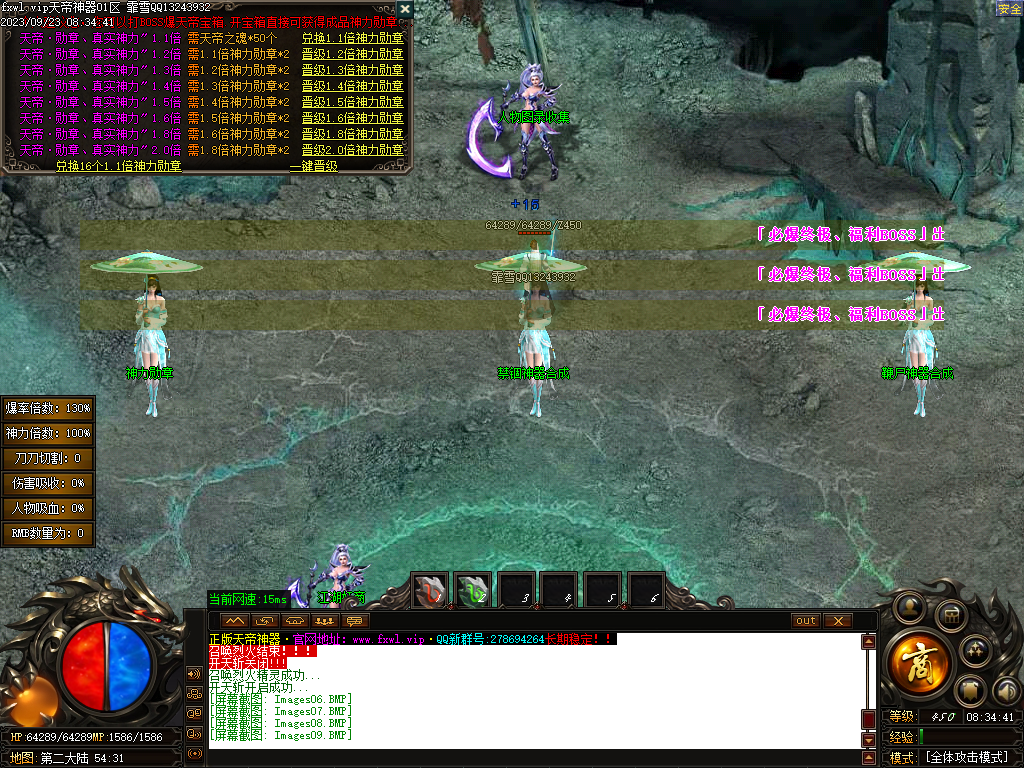Choose the 晋级1.2倍神力勋章 upgrade link
Screen dimensions: 1024x768
pyautogui.click(x=352, y=54)
